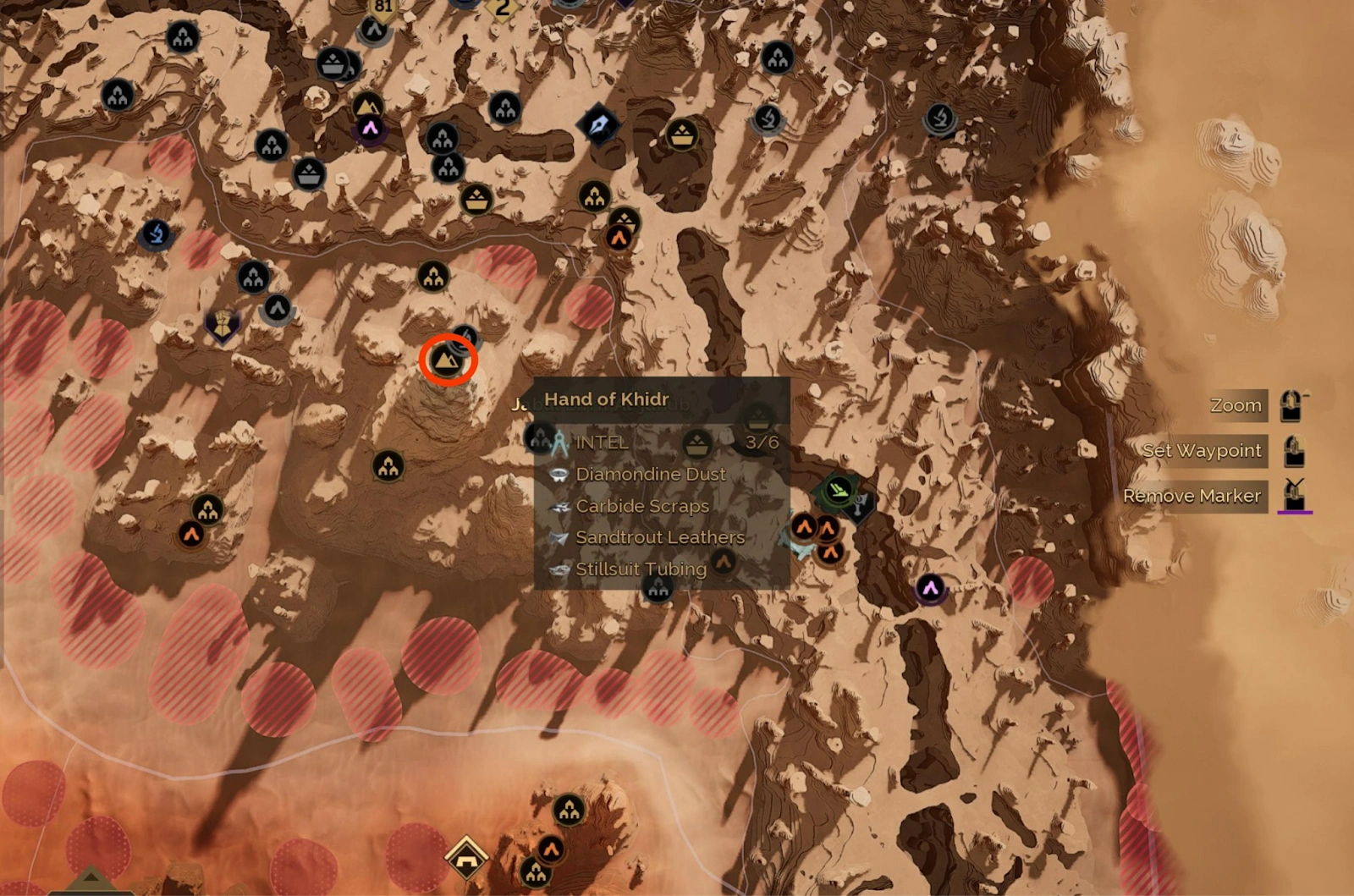Select the diamond pen-nib map marker
Viewport: 1354px width, 896px height.
pos(598,125)
